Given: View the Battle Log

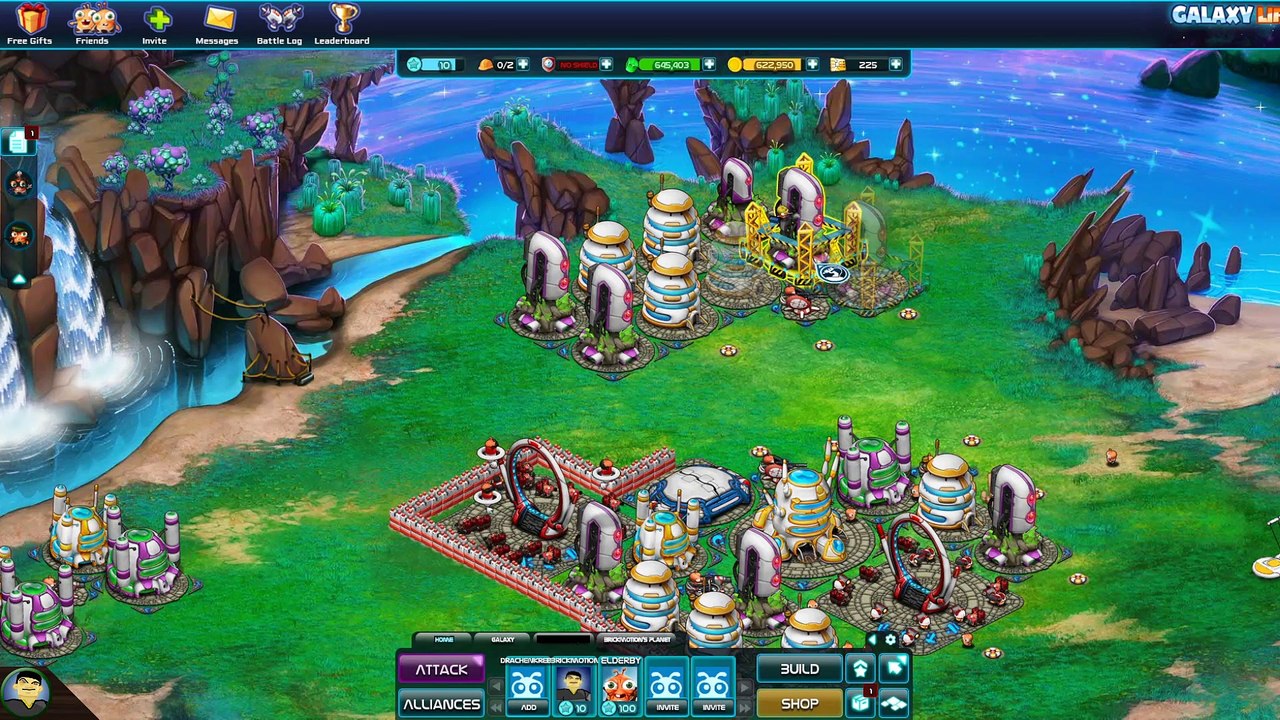Looking at the screenshot, I should tap(279, 24).
